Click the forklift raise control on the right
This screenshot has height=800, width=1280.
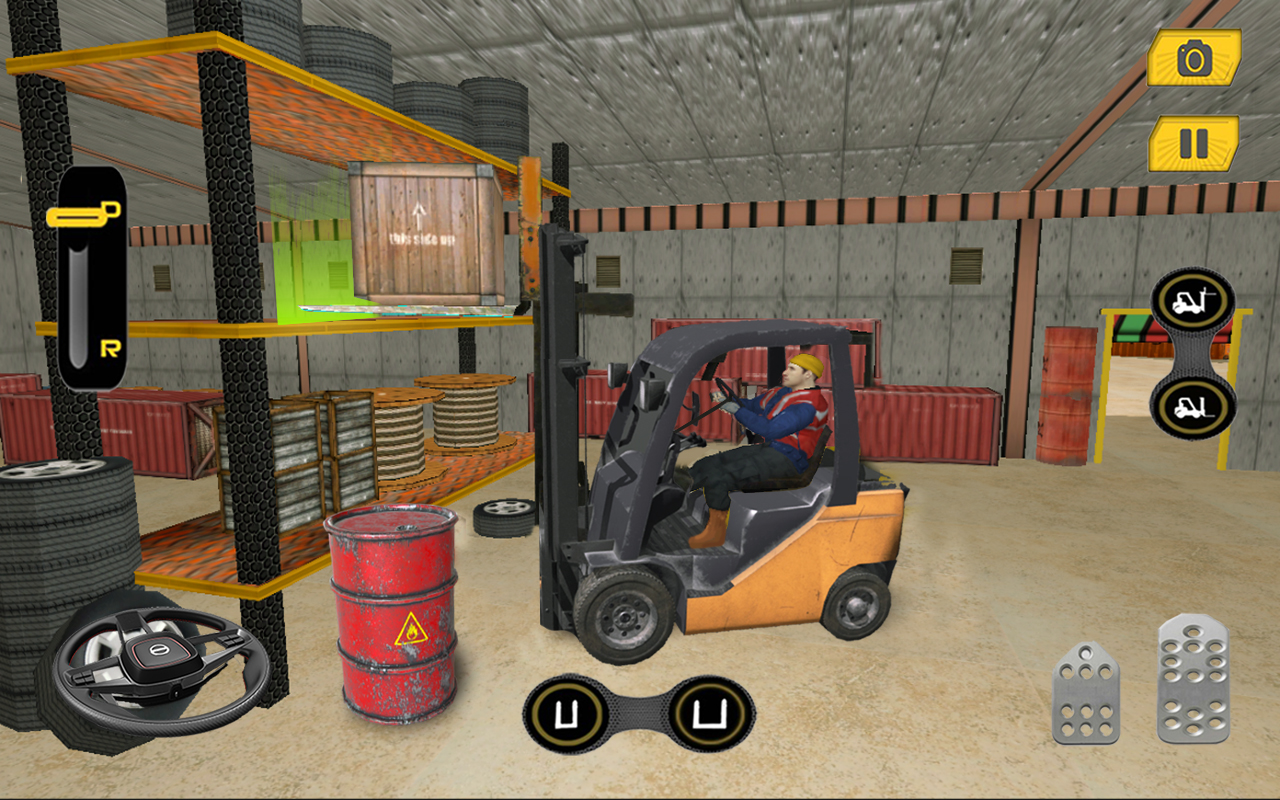pyautogui.click(x=1193, y=300)
